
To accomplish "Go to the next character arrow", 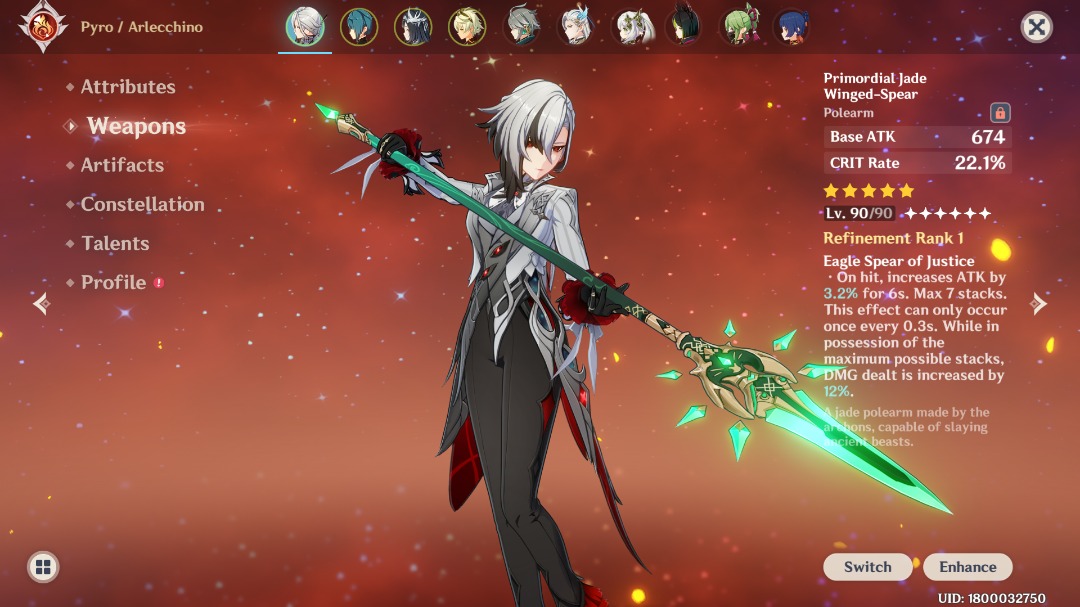I will 1039,303.
